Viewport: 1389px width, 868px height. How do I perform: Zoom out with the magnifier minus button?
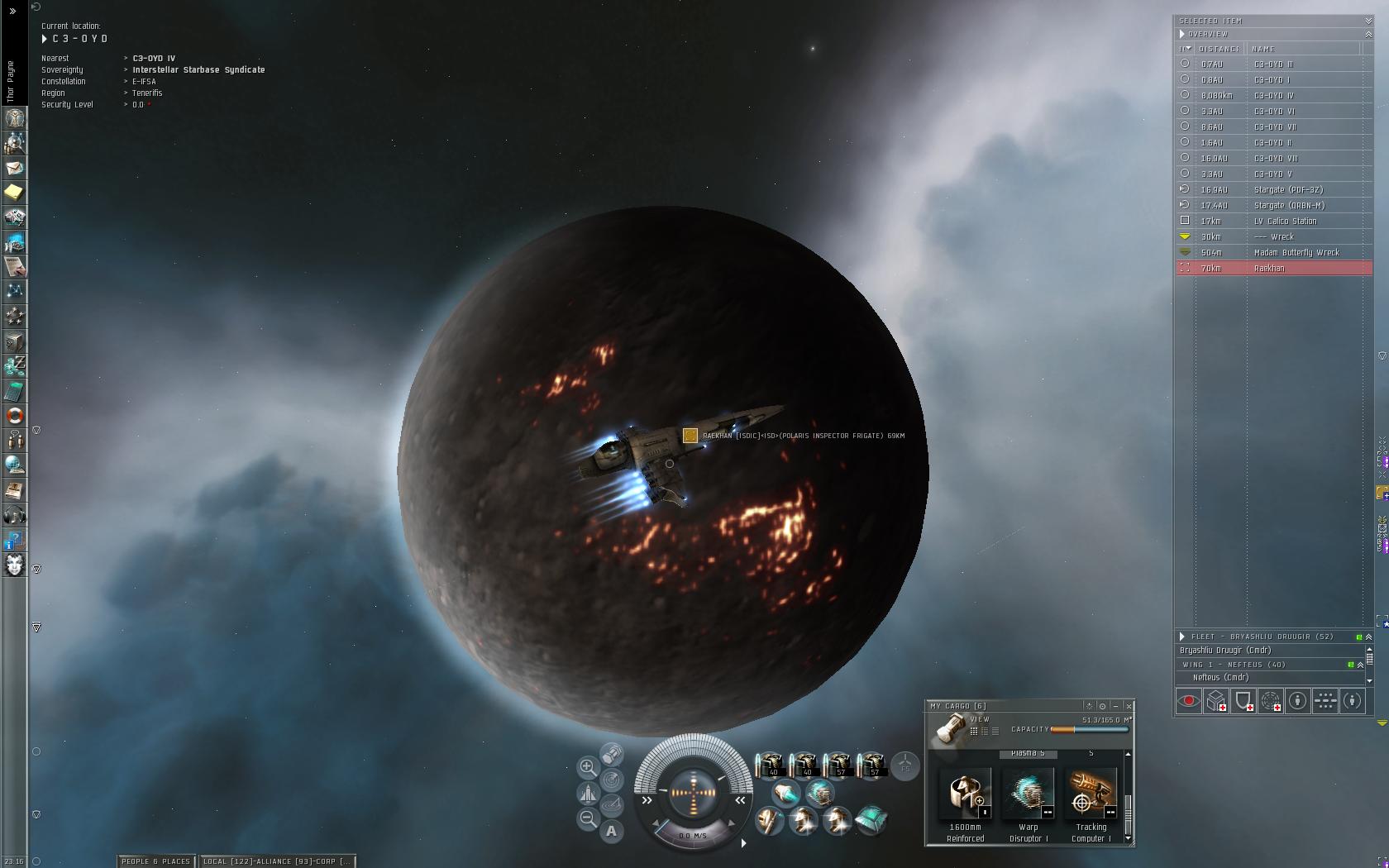coord(588,819)
